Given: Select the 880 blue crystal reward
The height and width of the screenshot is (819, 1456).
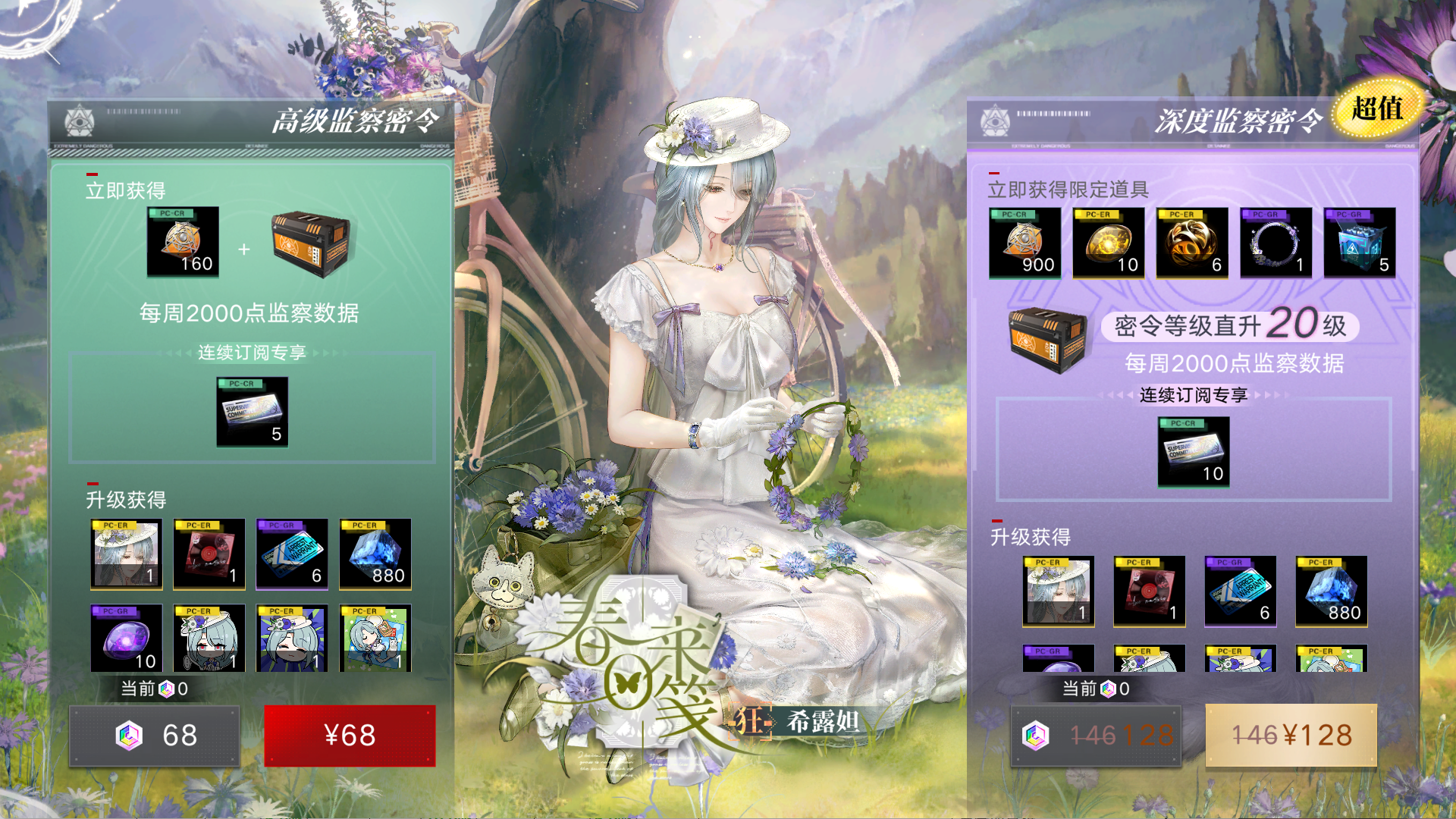Looking at the screenshot, I should point(375,554).
